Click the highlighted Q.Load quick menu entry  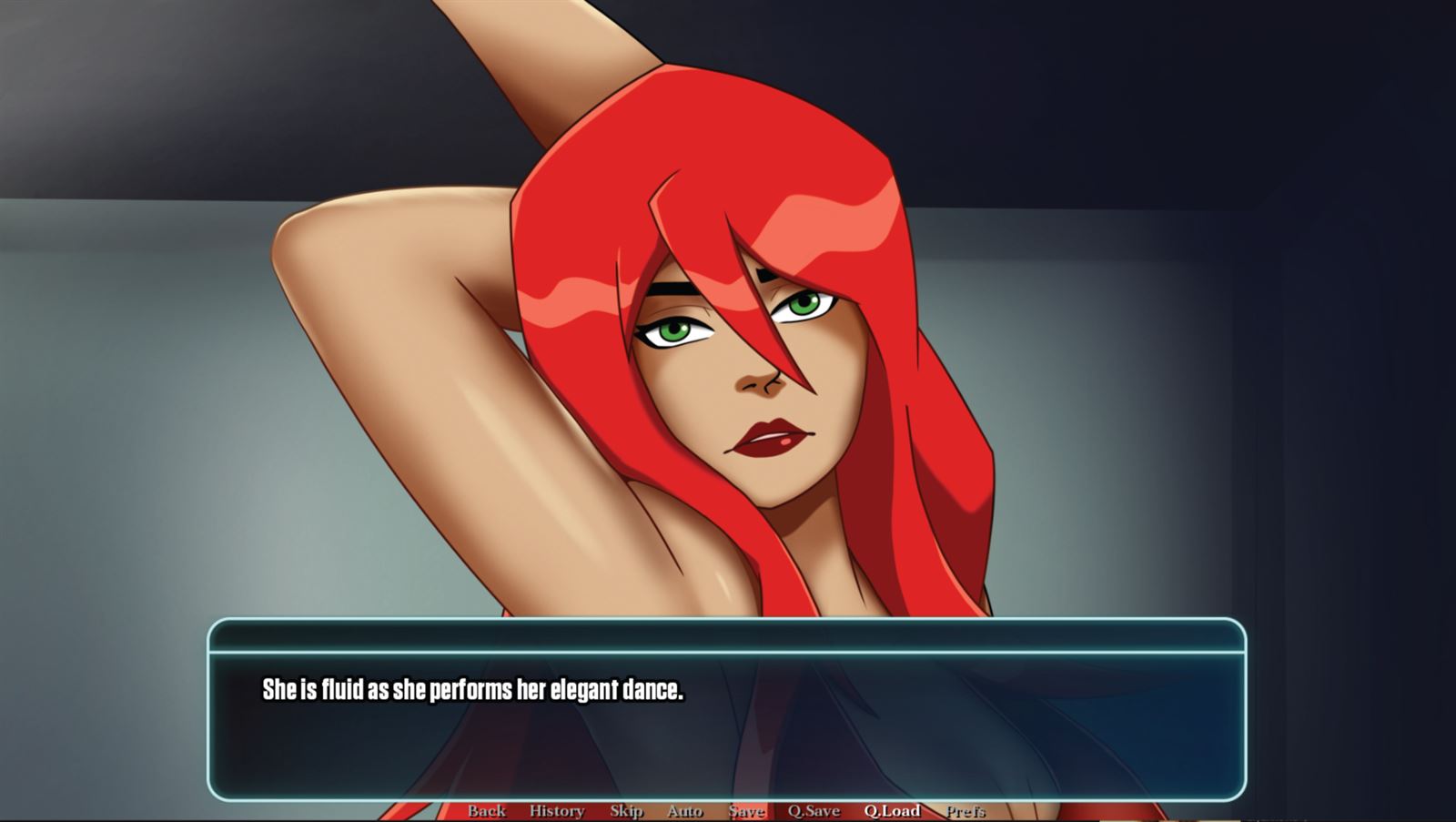tap(892, 810)
